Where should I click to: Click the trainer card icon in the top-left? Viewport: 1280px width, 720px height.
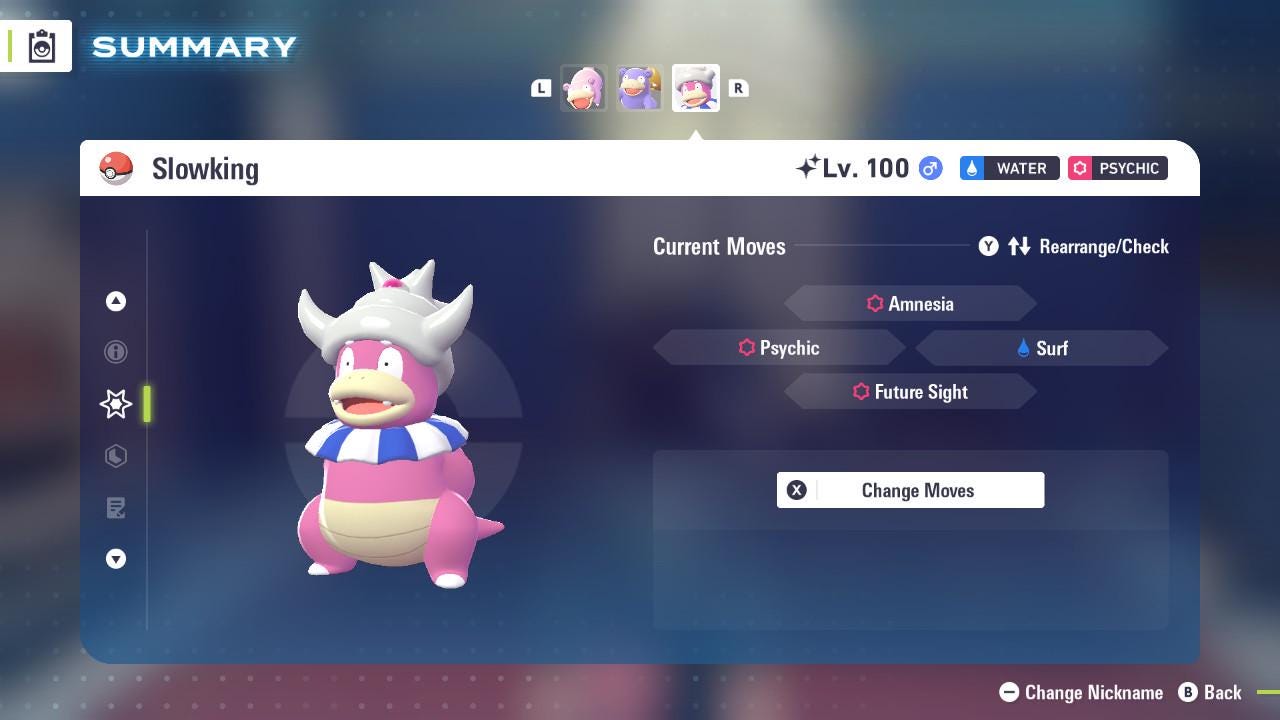40,45
